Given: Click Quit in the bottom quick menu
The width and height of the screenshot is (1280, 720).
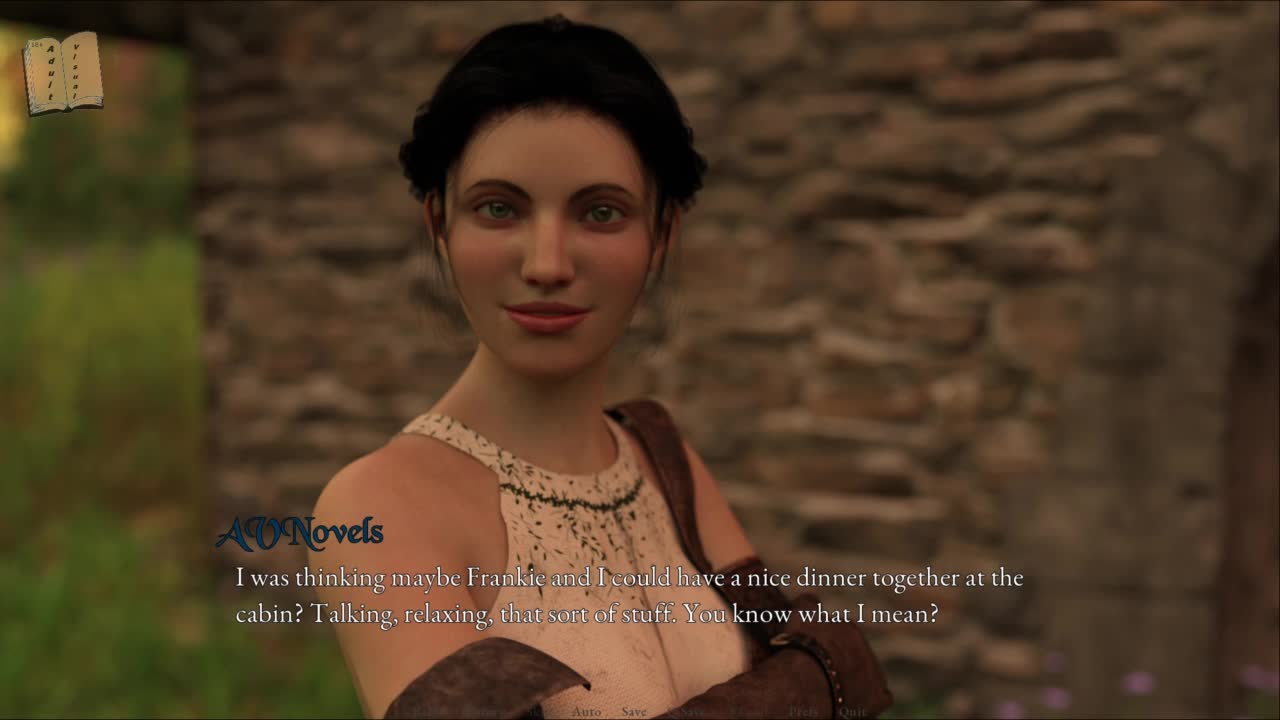Looking at the screenshot, I should coord(852,712).
